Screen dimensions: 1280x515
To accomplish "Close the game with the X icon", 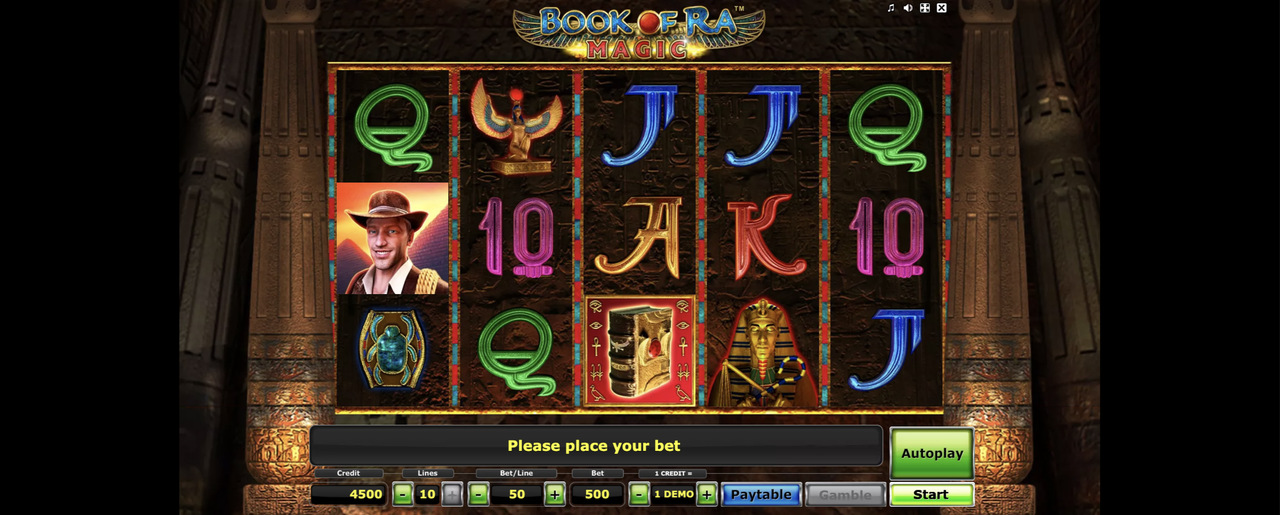I will [x=941, y=8].
